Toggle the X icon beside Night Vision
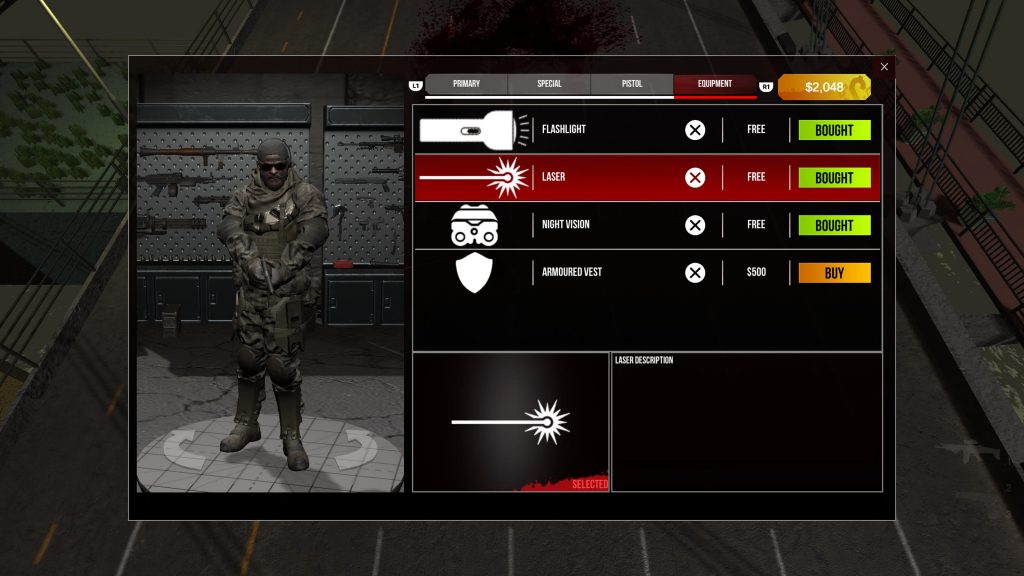The image size is (1024, 576). point(695,225)
